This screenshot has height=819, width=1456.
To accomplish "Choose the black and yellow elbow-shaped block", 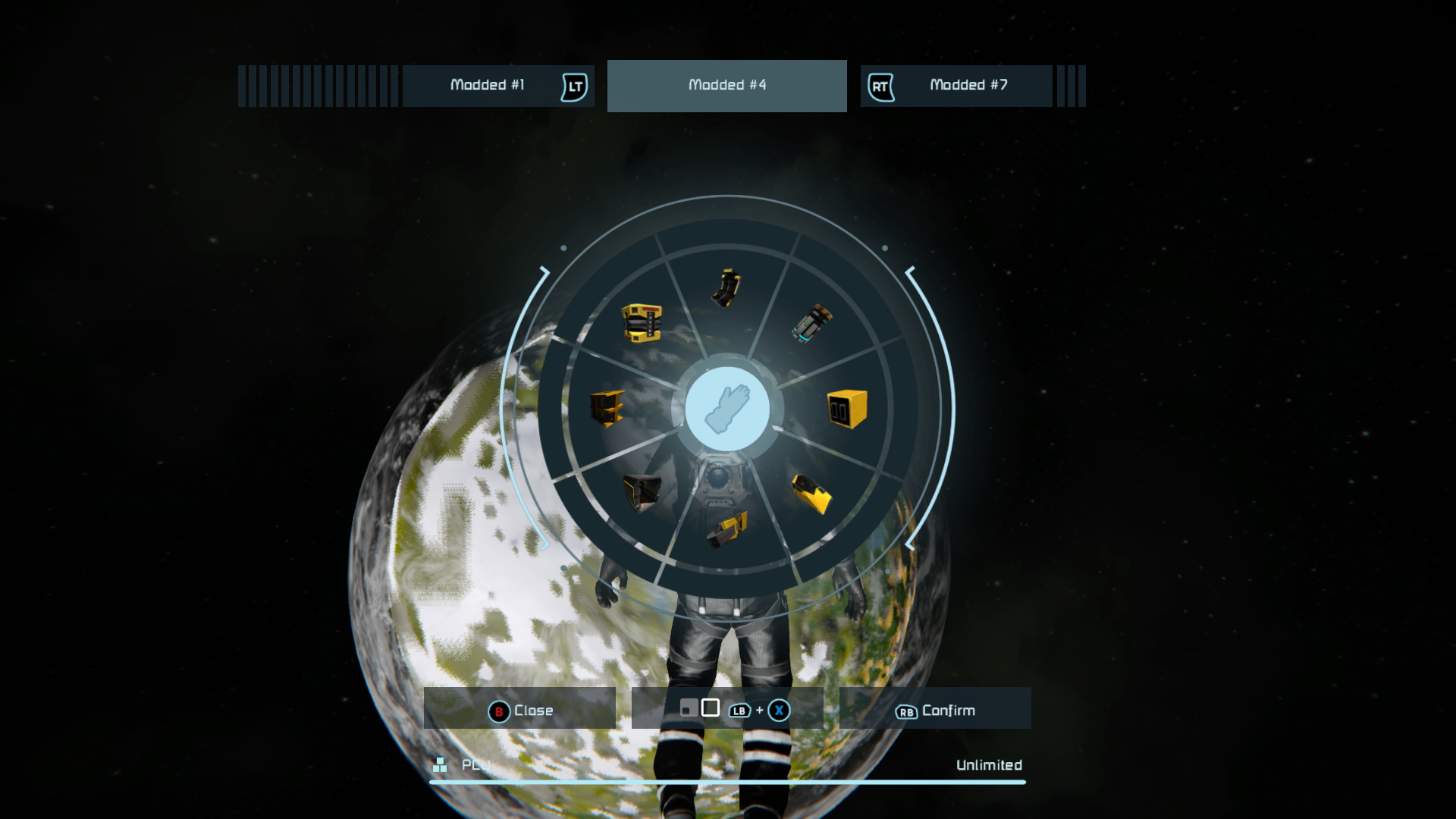I will pos(726,288).
